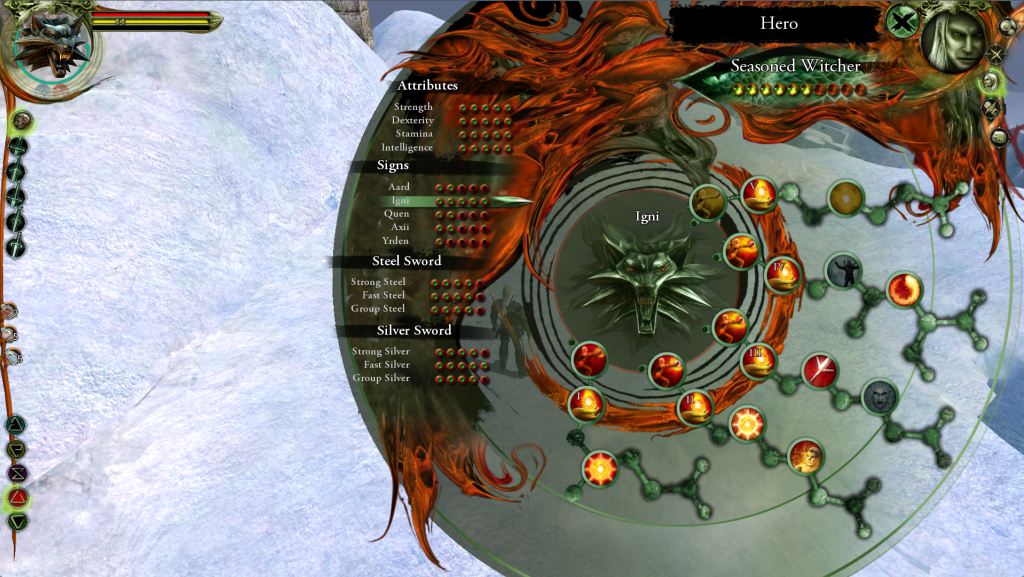Select the red triangle icon on the left bar

[x=18, y=497]
